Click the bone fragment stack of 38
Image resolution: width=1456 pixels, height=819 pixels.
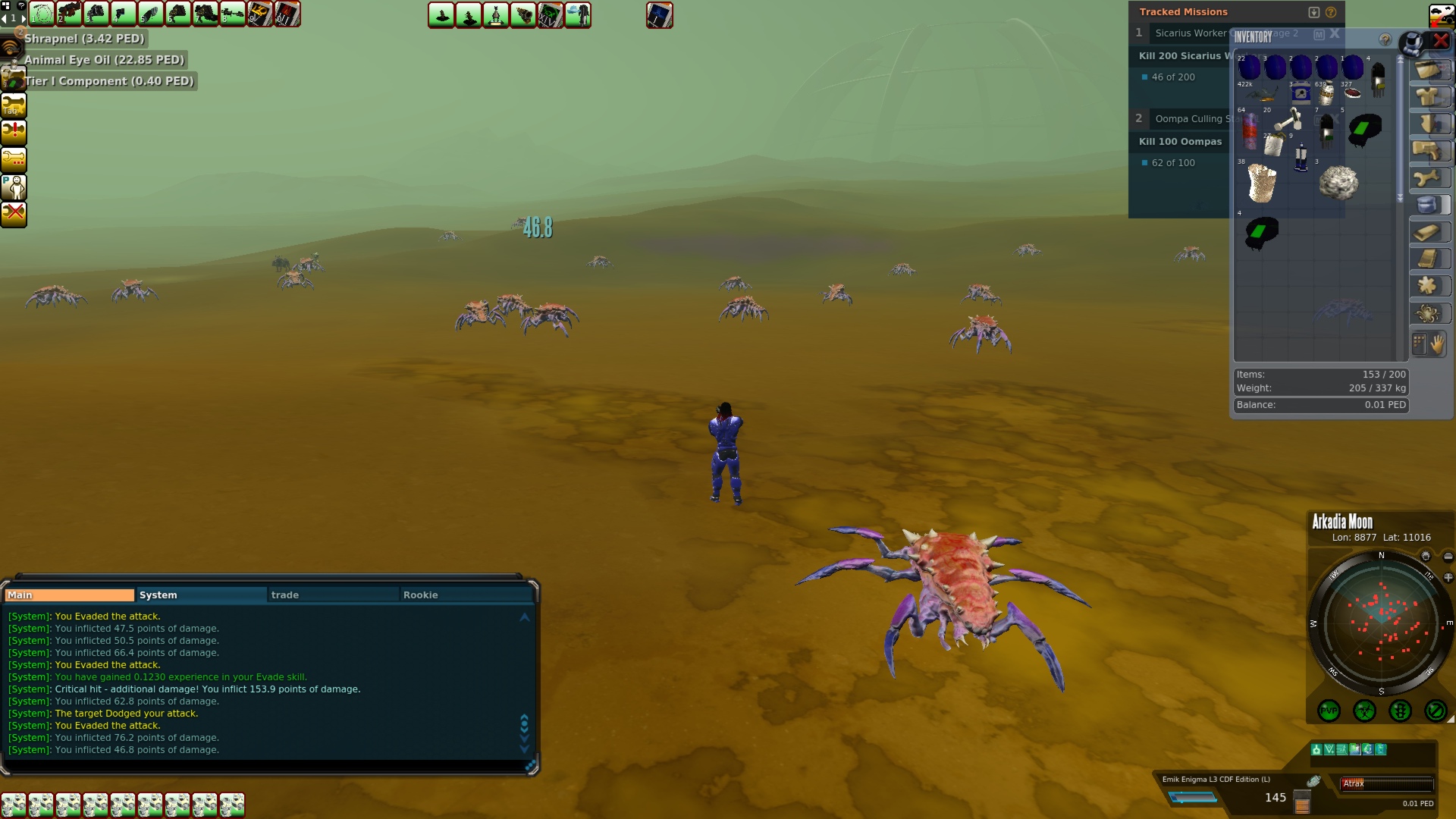tap(1262, 184)
